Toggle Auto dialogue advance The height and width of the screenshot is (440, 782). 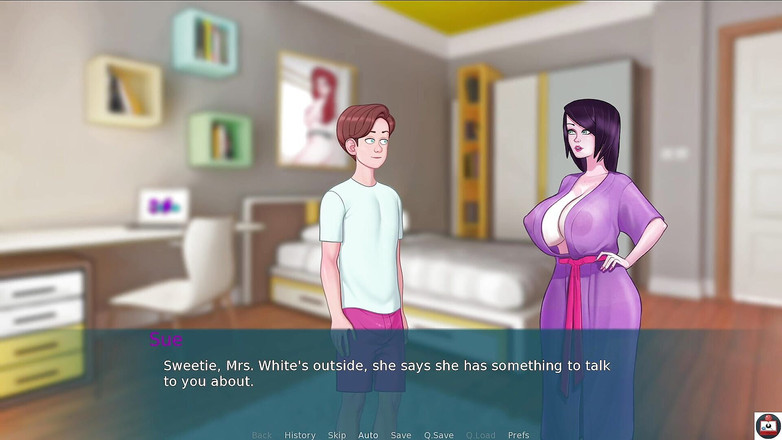point(368,435)
